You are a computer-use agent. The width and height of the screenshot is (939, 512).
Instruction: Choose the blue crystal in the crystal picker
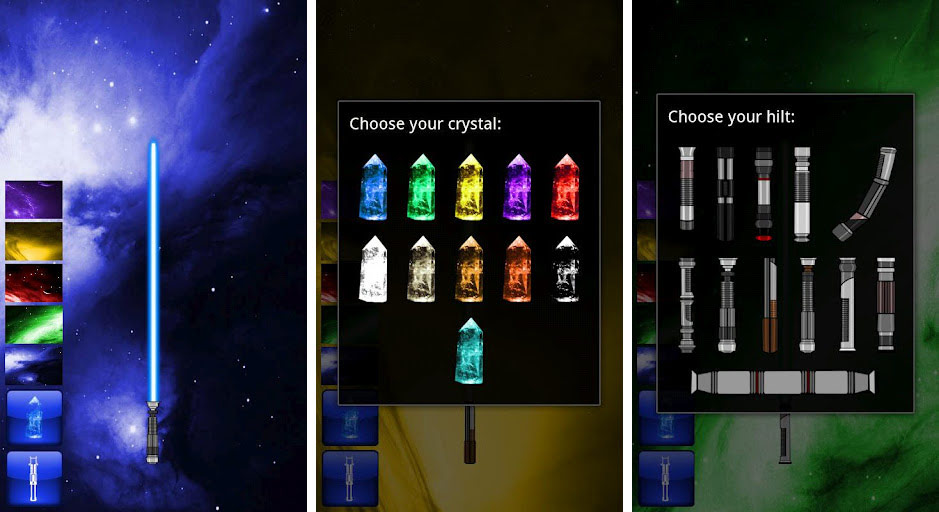373,187
